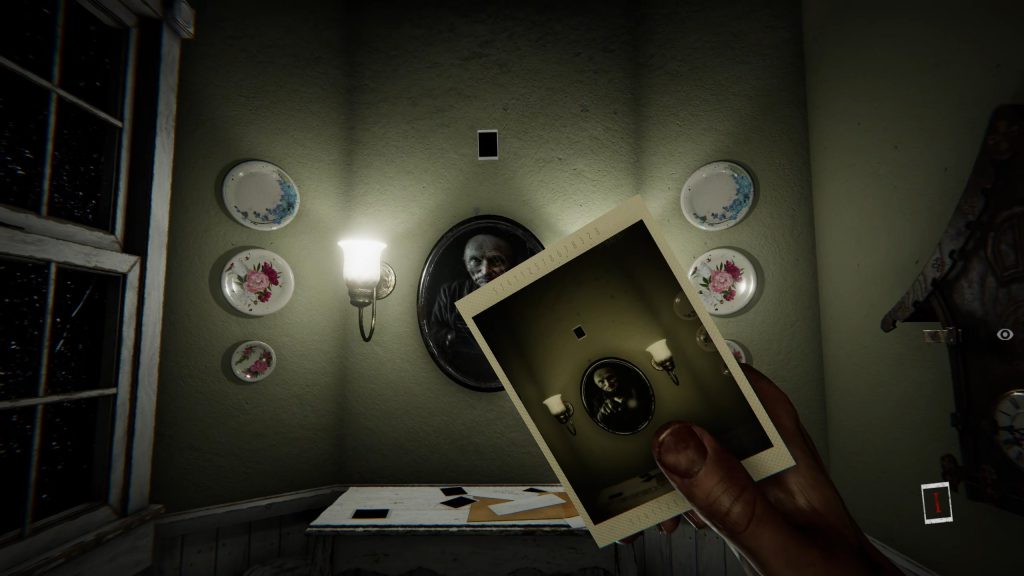Select the polaroid photo icon with red mark
The height and width of the screenshot is (576, 1024).
click(937, 502)
